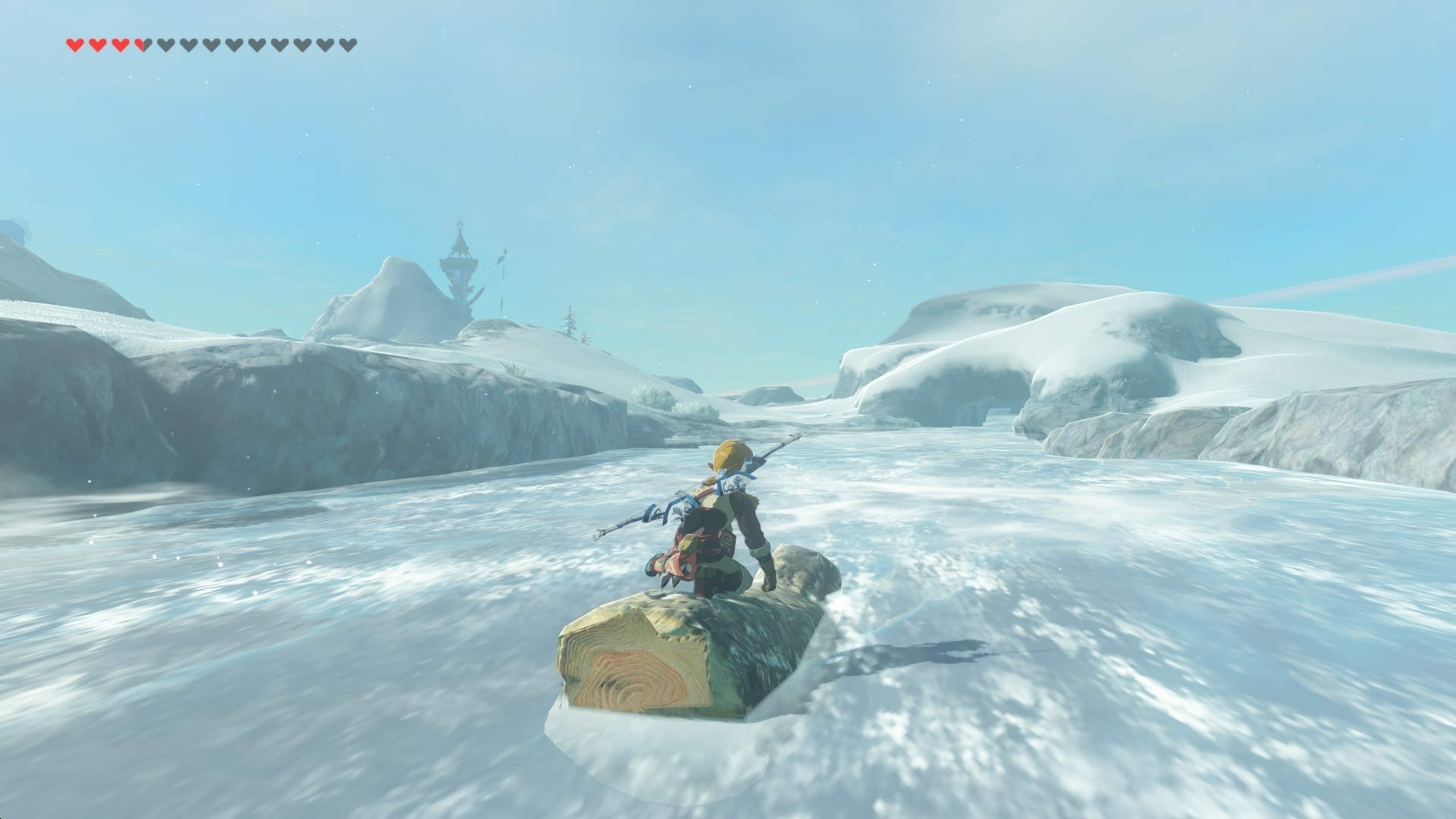Click the third red heart icon
Viewport: 1456px width, 819px height.
121,44
